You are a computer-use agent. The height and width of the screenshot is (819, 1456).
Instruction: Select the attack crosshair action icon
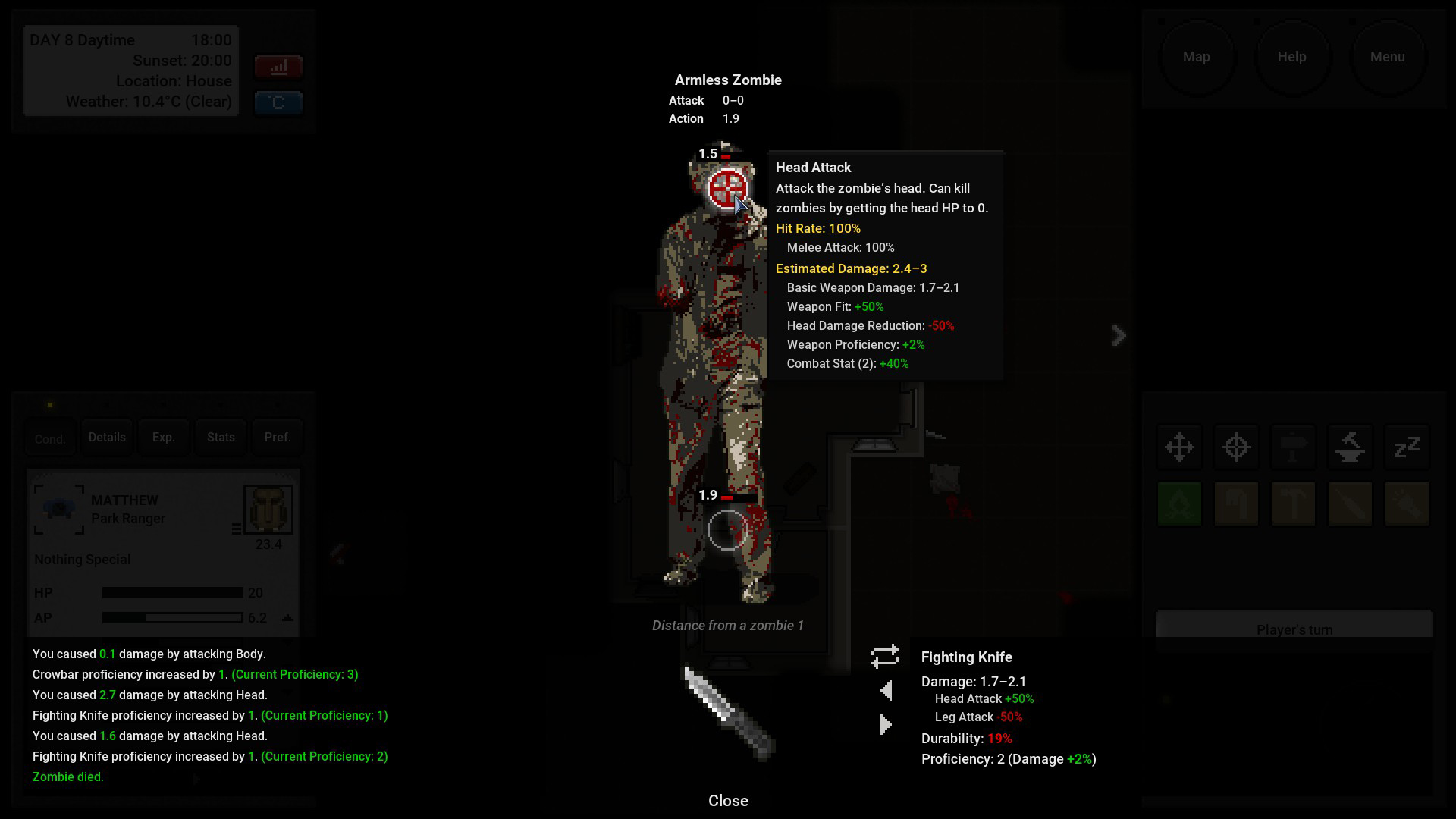click(x=1236, y=447)
